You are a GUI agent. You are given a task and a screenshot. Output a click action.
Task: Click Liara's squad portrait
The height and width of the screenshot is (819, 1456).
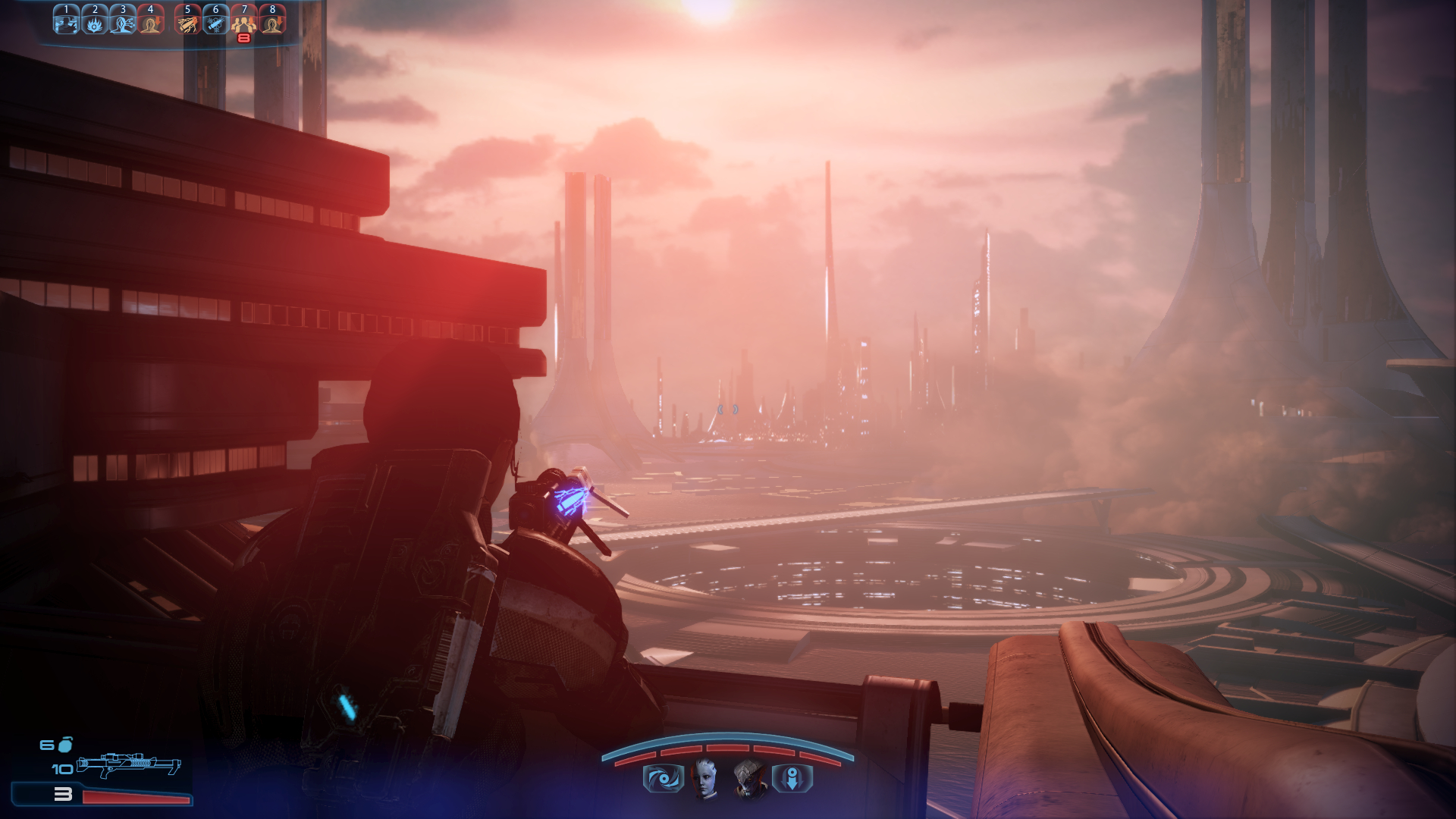(x=705, y=778)
